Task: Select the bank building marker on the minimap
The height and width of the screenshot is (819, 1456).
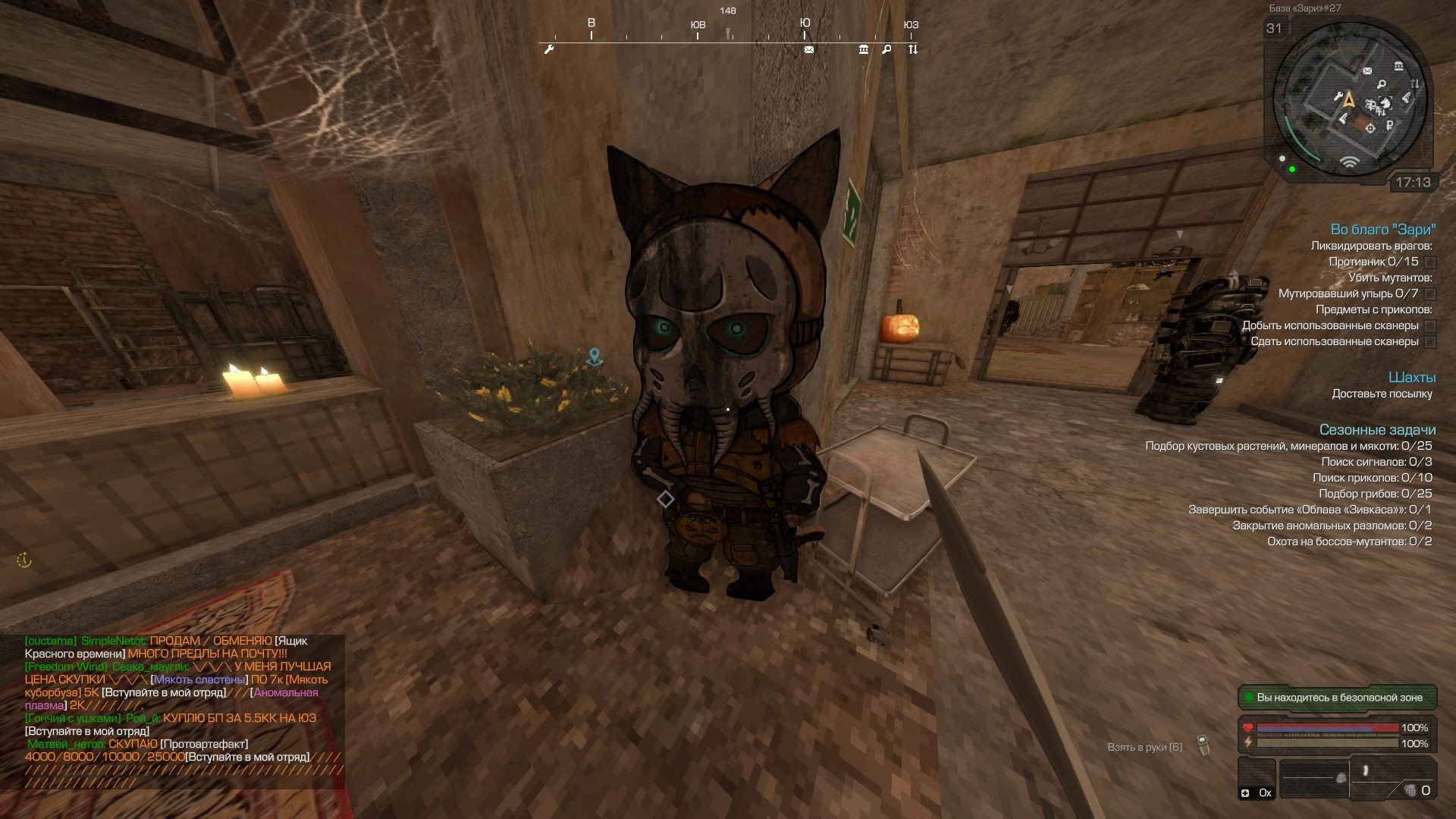Action: click(x=1398, y=67)
